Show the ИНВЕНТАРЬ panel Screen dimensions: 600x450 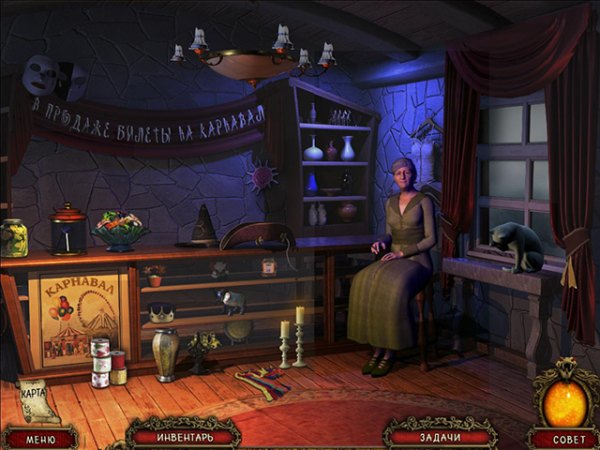tap(183, 436)
